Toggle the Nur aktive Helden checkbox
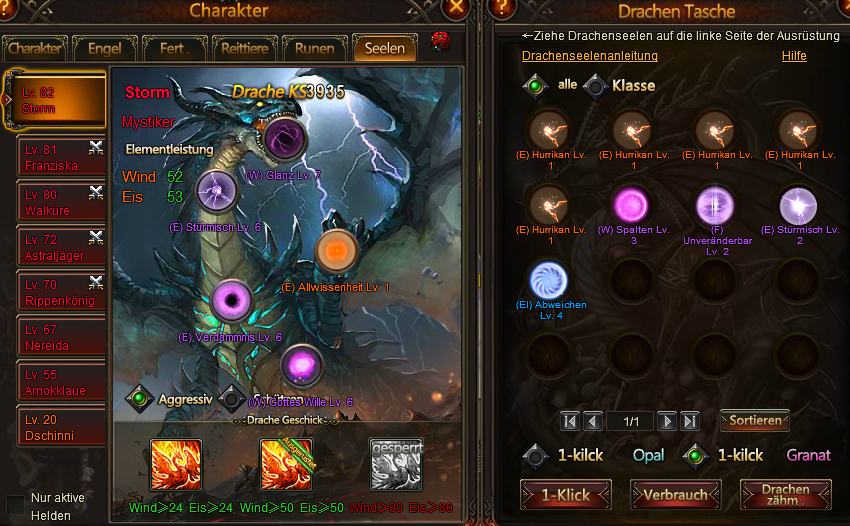The width and height of the screenshot is (850, 526). click(x=16, y=504)
